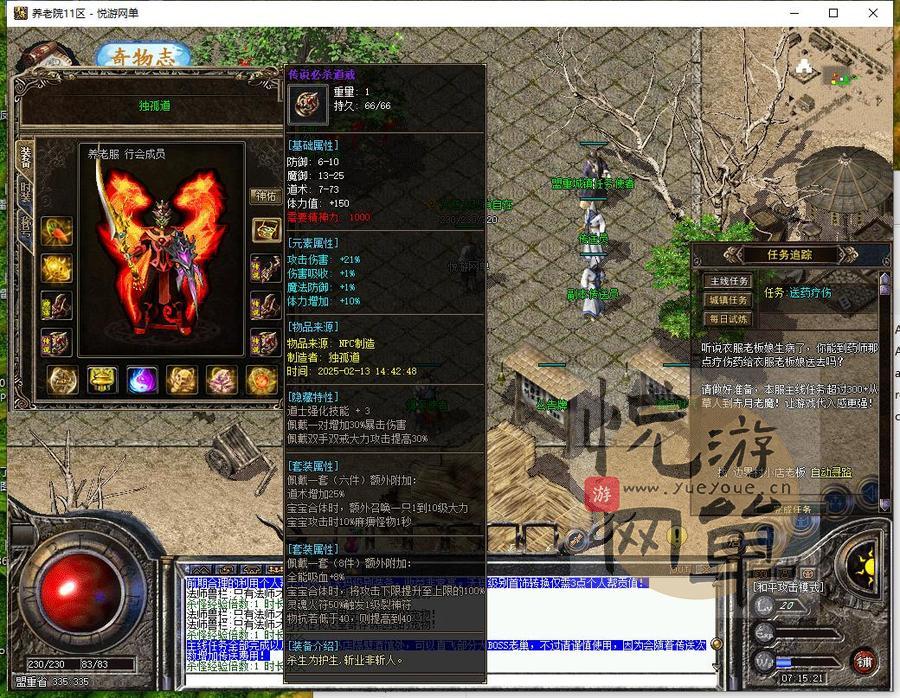
Task: Activate the 自动寻路 auto-pathfinding link
Action: 831,472
